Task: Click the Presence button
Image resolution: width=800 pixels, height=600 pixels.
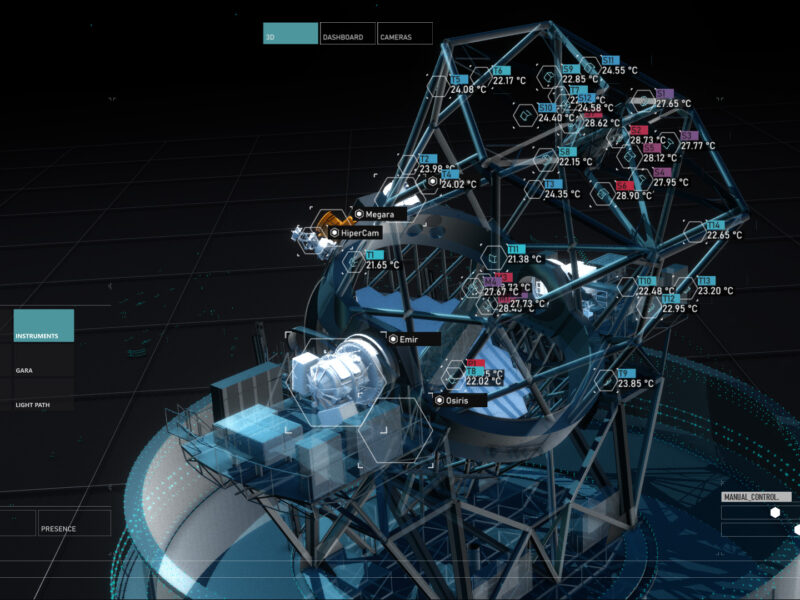Action: [x=74, y=522]
